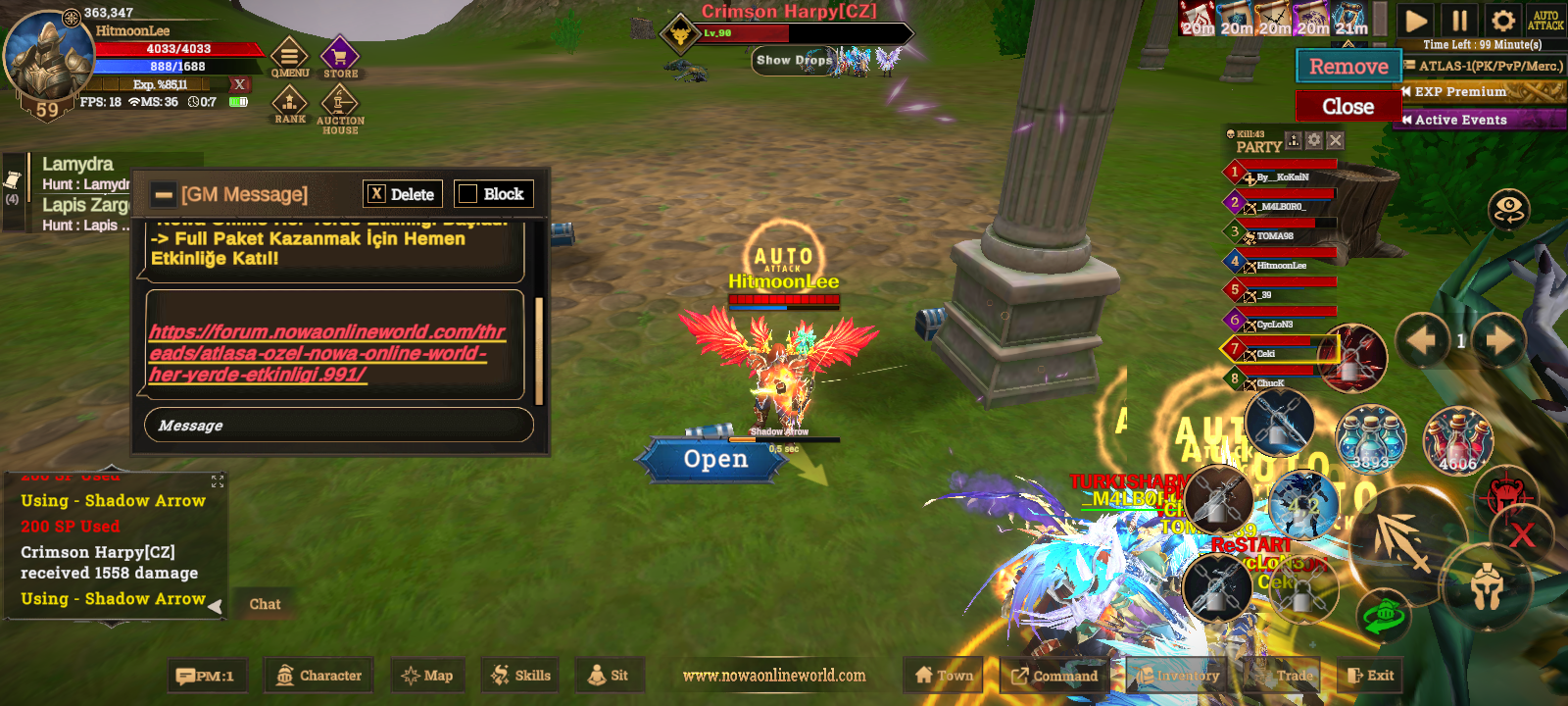
Task: Open the Store
Action: click(x=340, y=58)
